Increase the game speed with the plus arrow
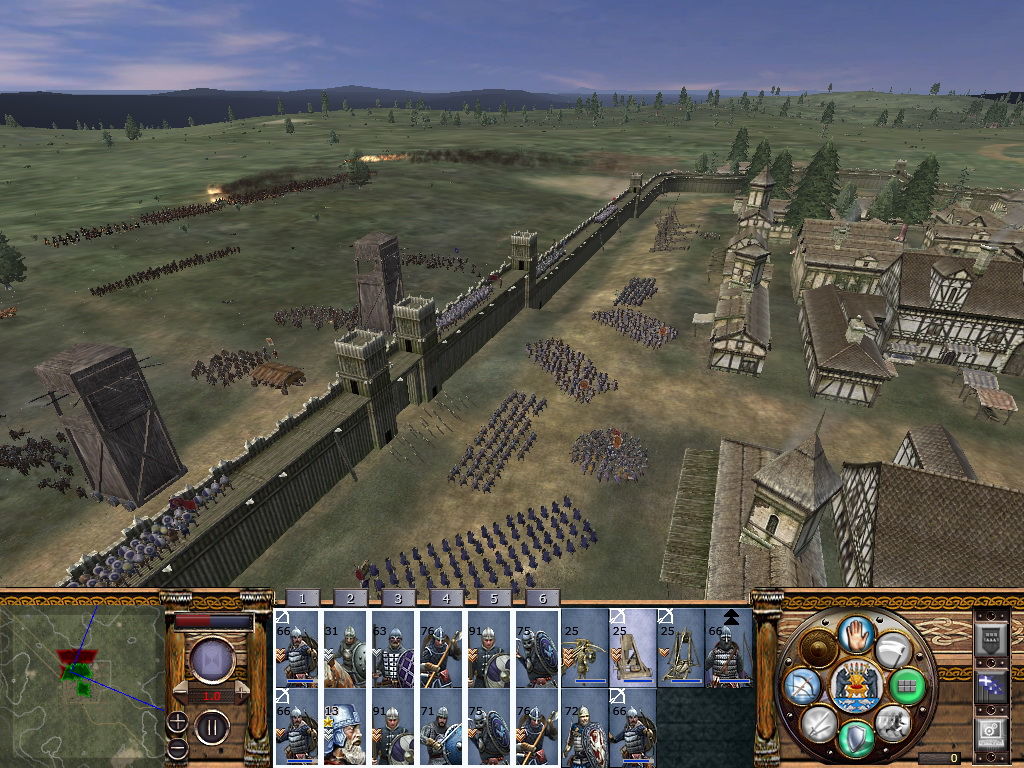Viewport: 1024px width, 768px height. coord(240,693)
